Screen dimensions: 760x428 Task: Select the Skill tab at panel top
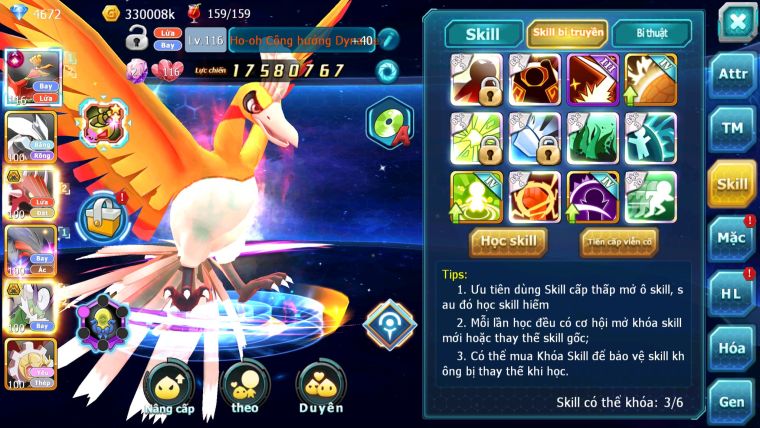(x=484, y=34)
